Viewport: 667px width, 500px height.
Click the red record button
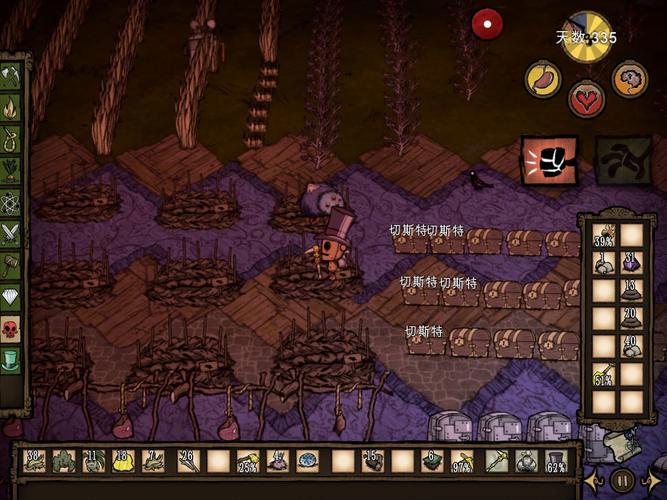point(487,23)
